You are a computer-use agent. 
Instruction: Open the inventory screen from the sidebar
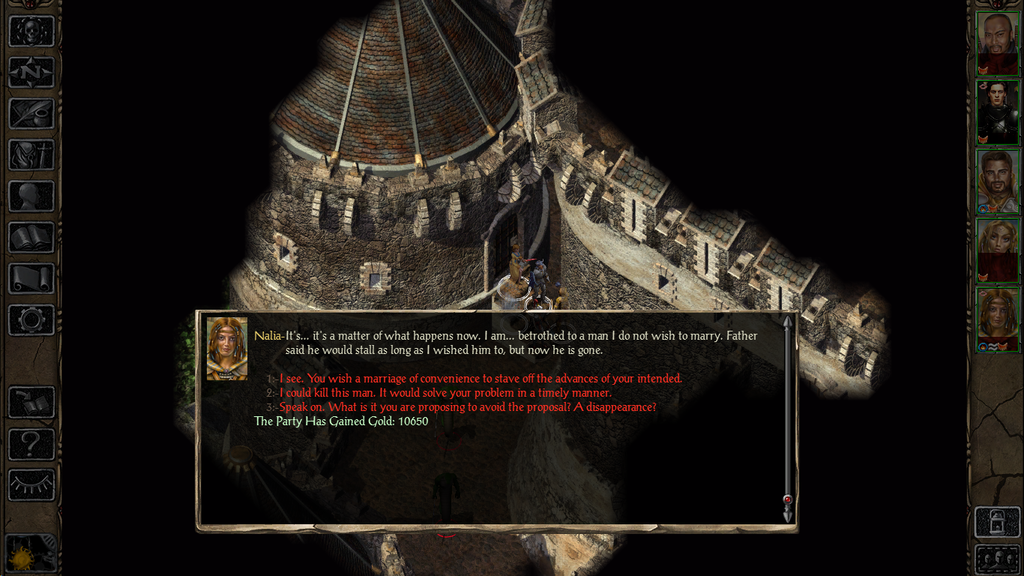(31, 155)
